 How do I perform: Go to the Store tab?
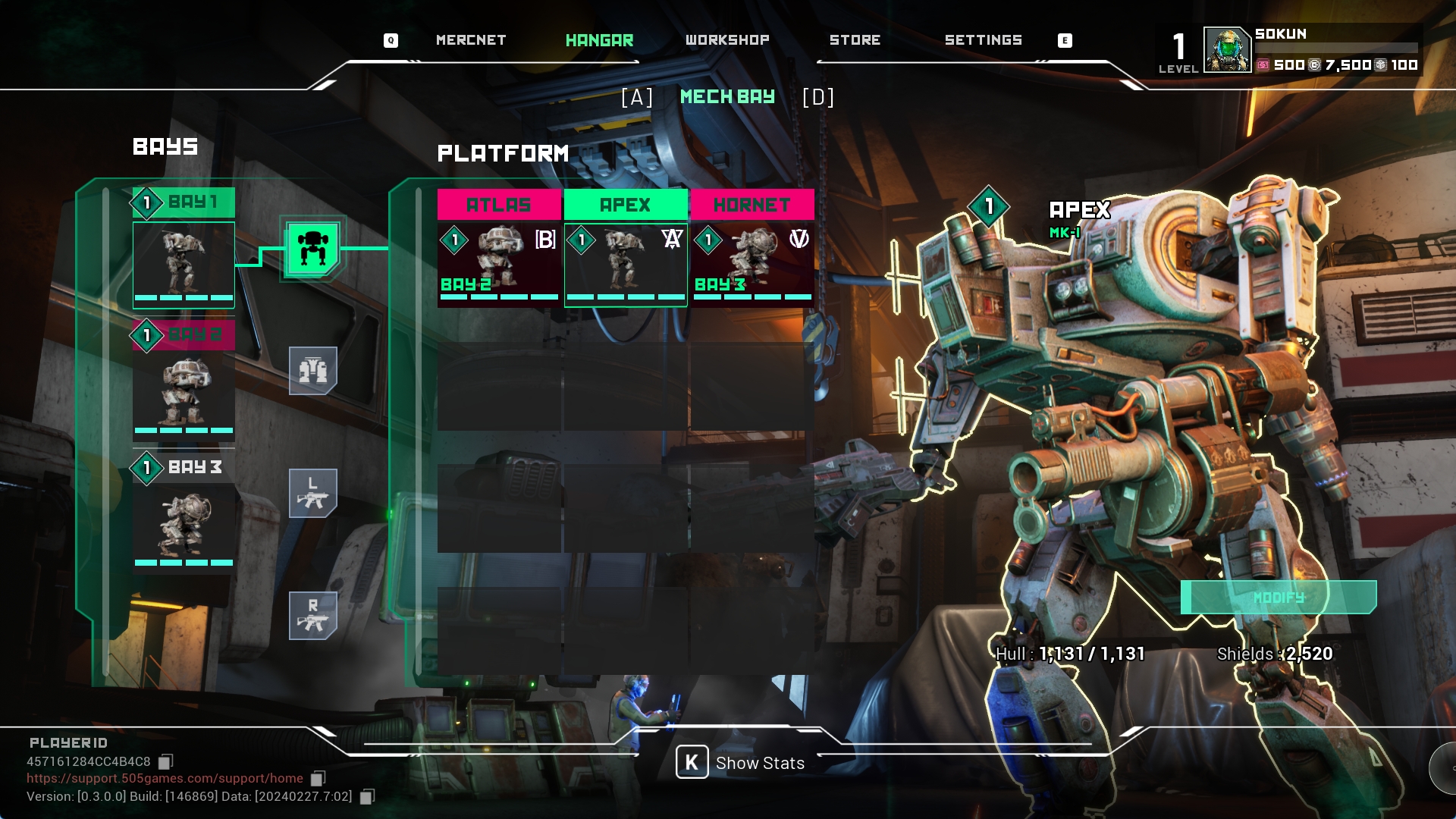(855, 40)
